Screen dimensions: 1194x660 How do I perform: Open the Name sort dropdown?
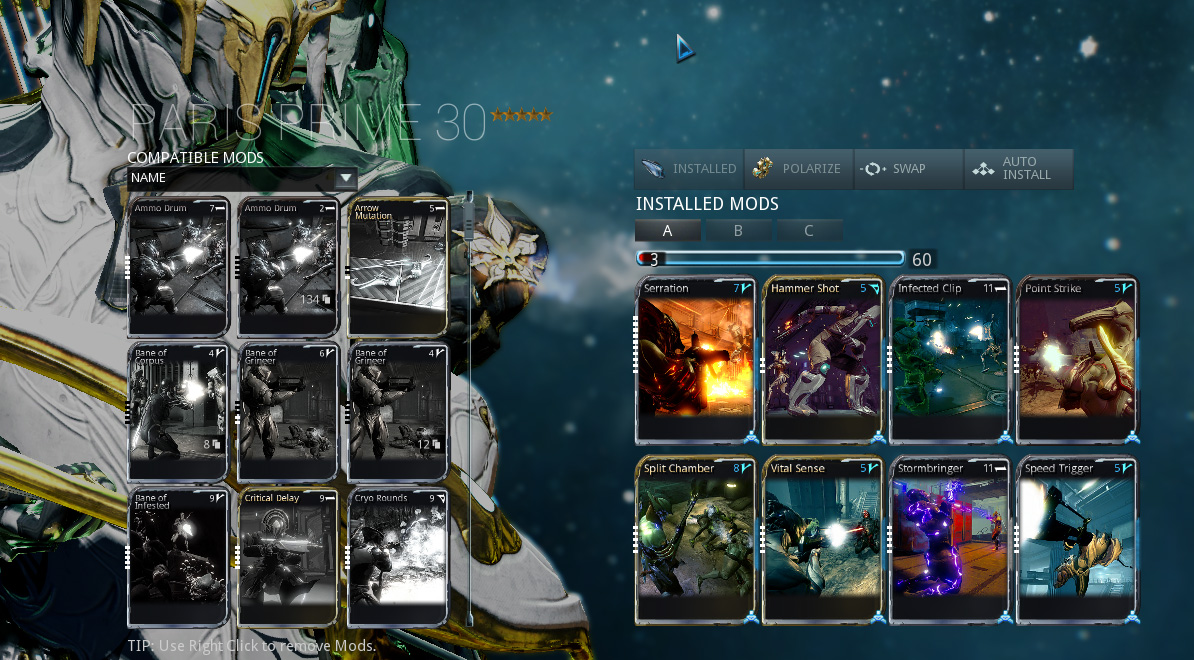coord(242,178)
